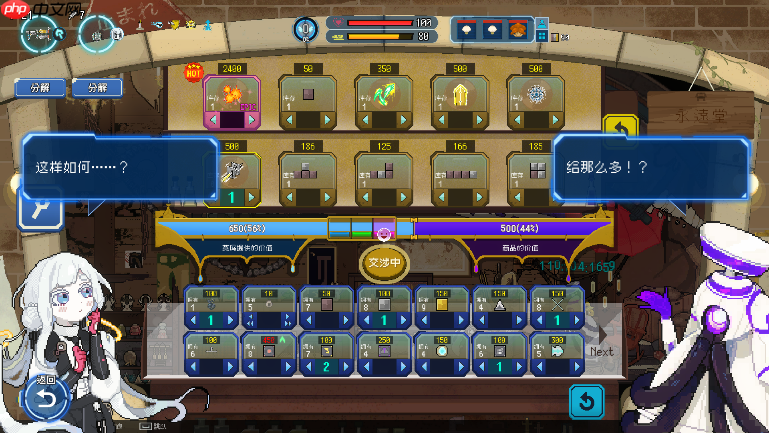Increase quantity of the HOT flame item
Viewport: 769px width, 433px height.
click(x=253, y=120)
